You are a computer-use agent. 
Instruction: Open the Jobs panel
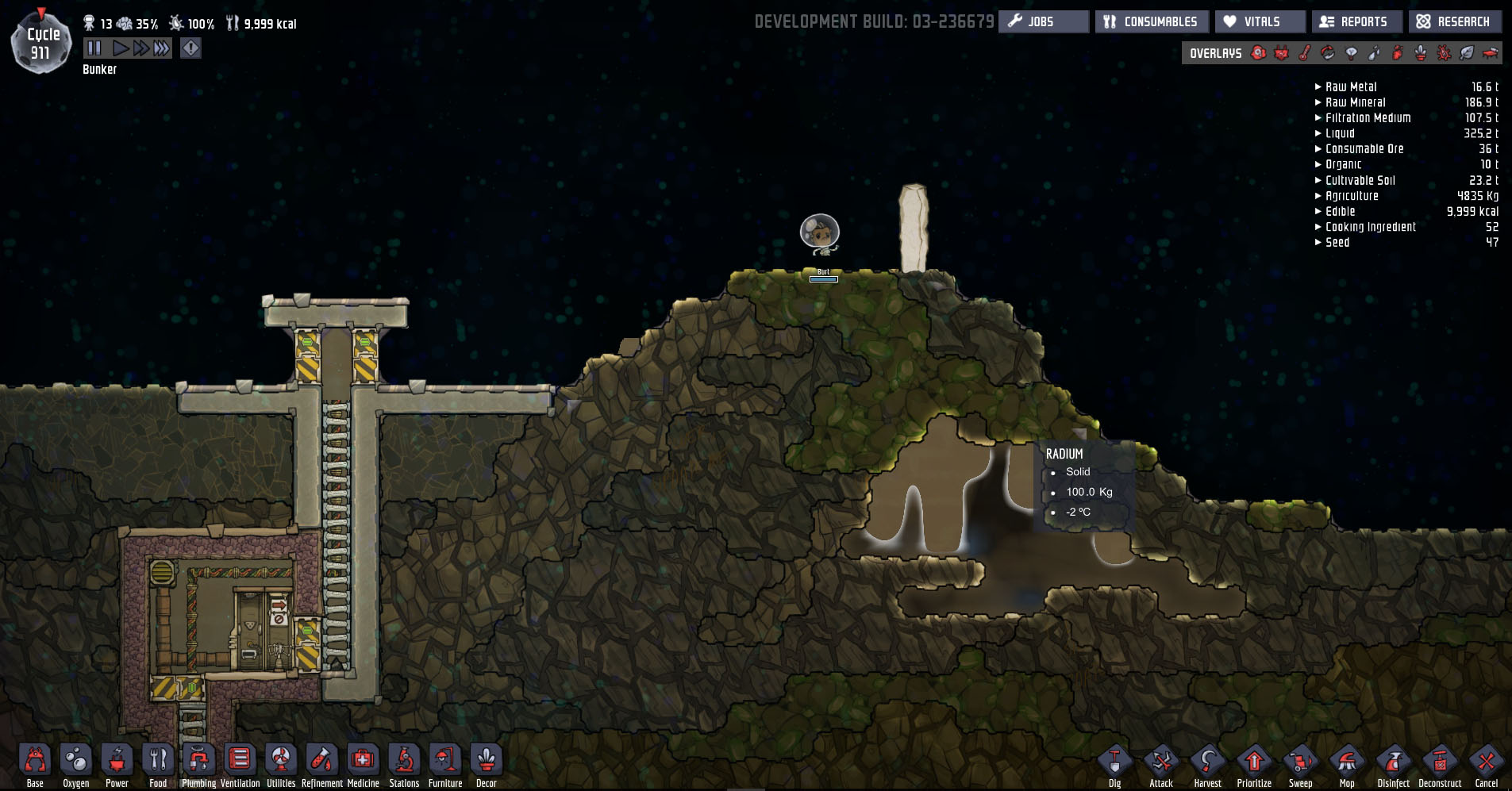point(1043,21)
